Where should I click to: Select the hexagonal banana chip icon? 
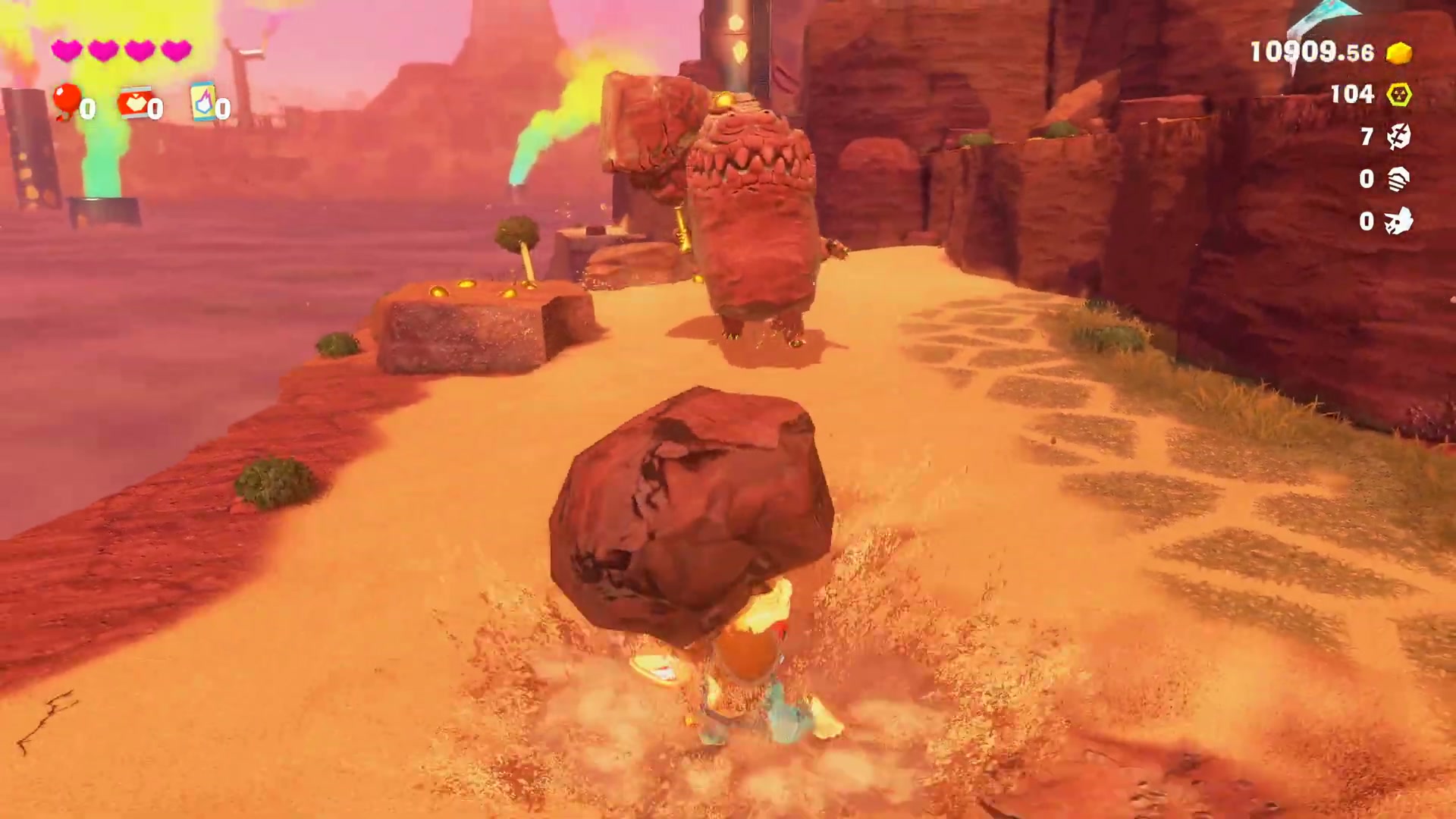(1399, 95)
